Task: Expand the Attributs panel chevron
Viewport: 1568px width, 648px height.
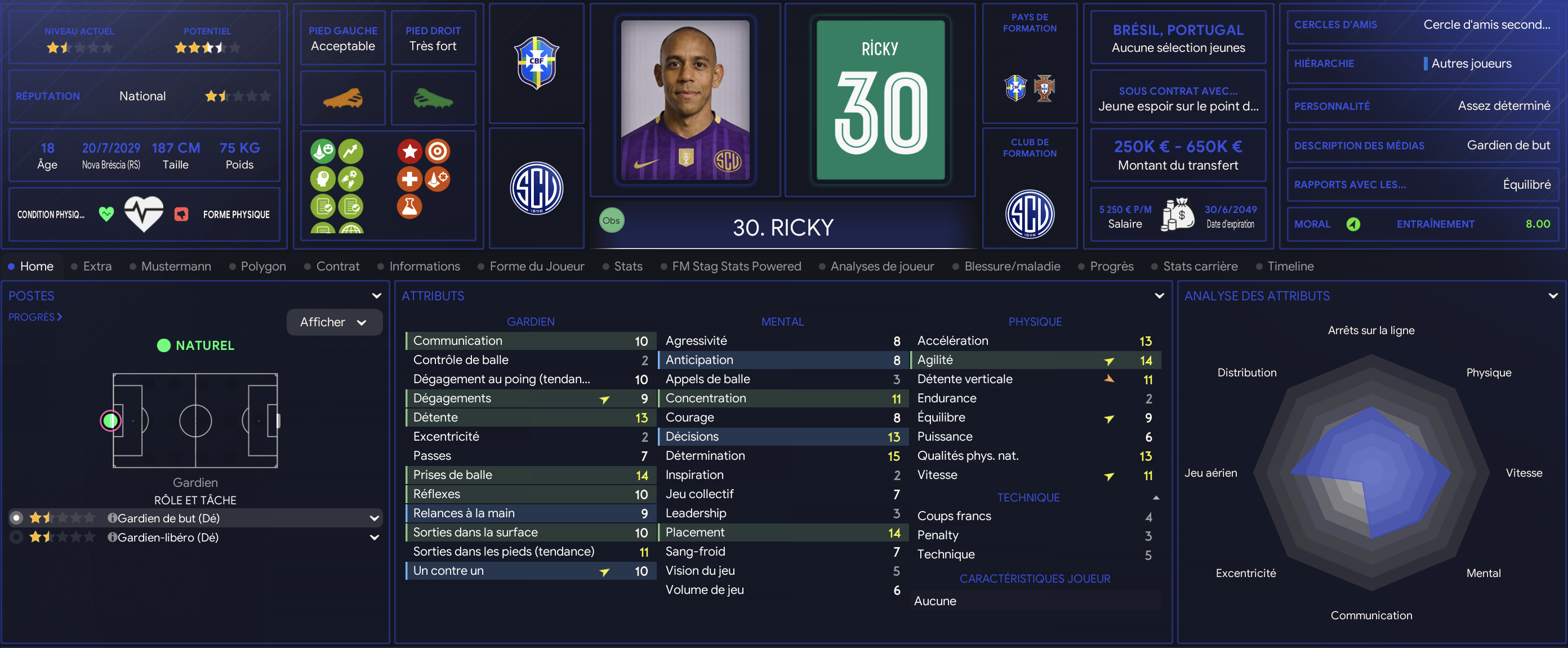Action: 1159,296
